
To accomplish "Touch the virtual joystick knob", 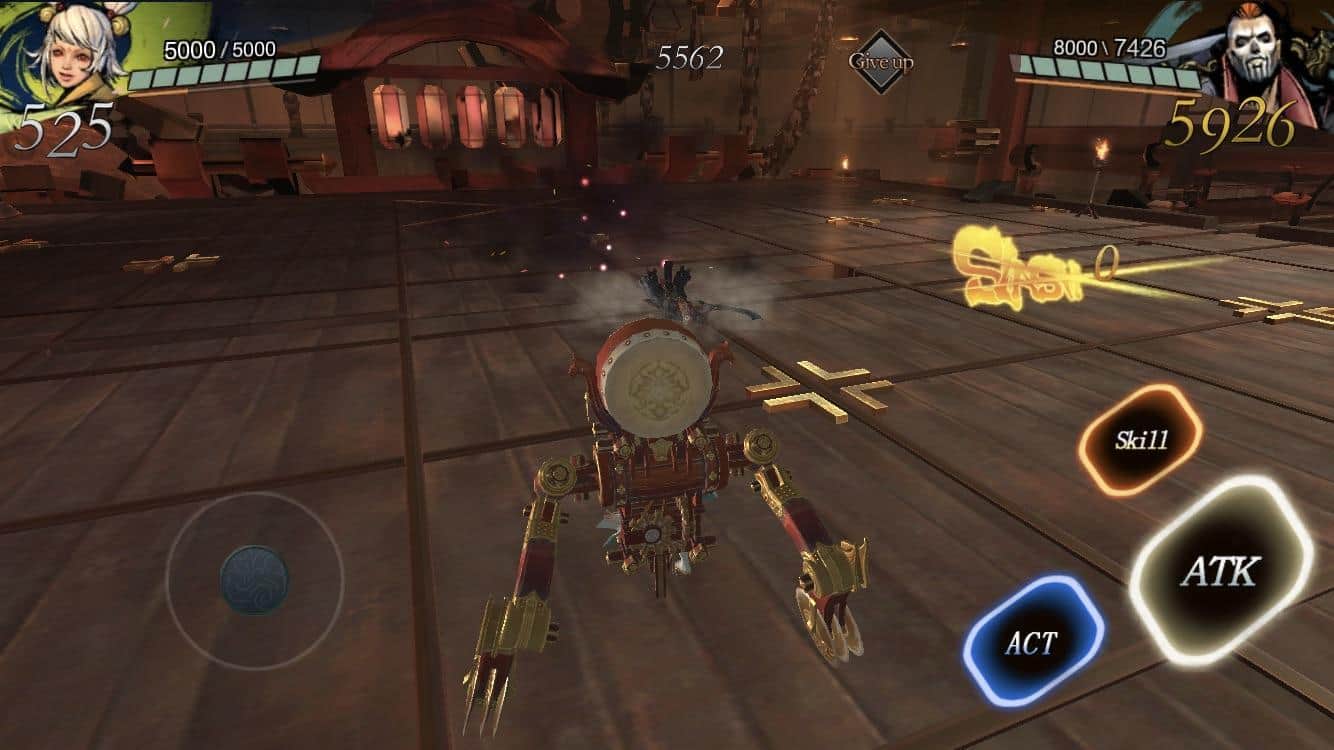I will [254, 579].
